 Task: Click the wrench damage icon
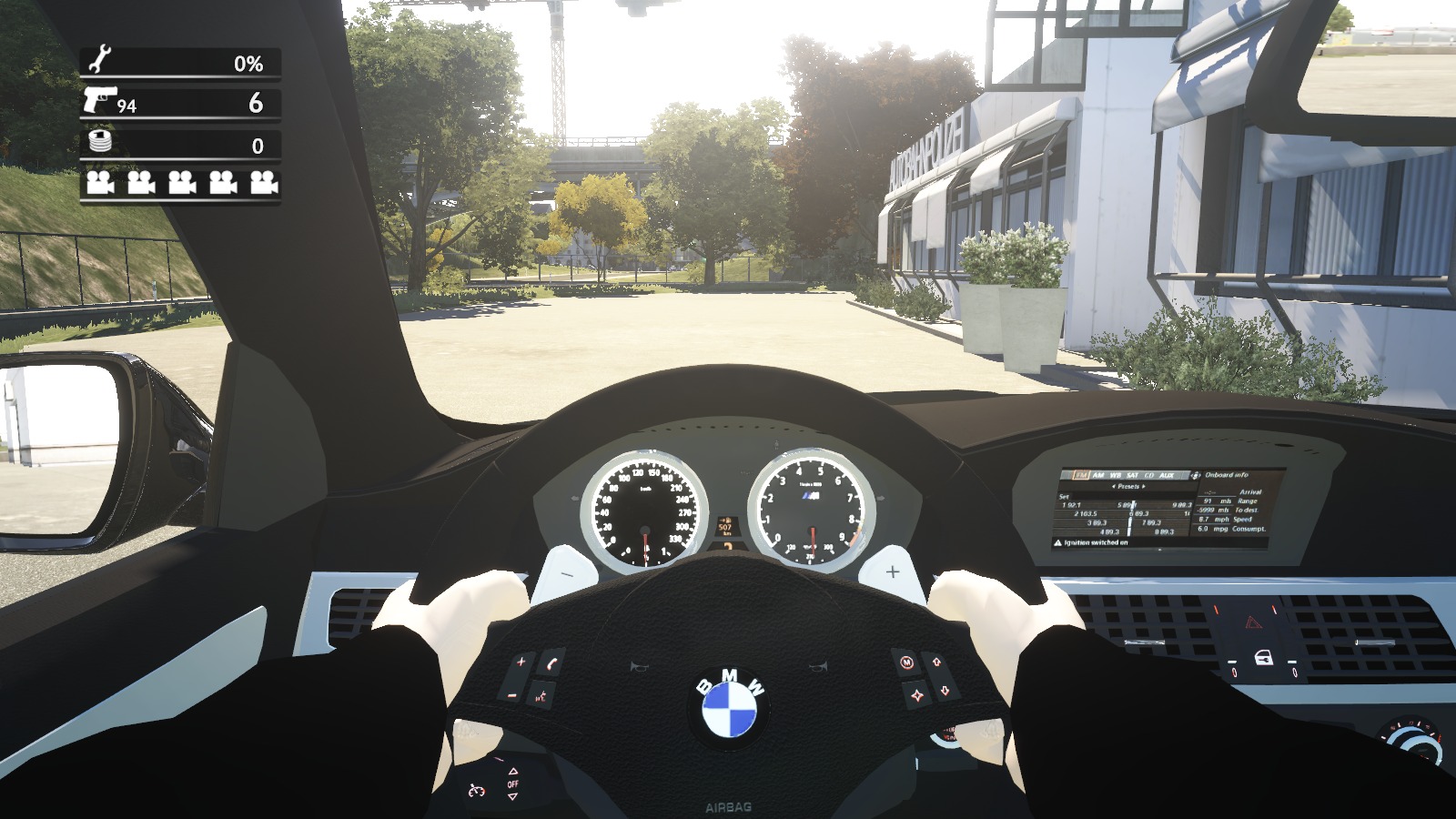click(98, 59)
